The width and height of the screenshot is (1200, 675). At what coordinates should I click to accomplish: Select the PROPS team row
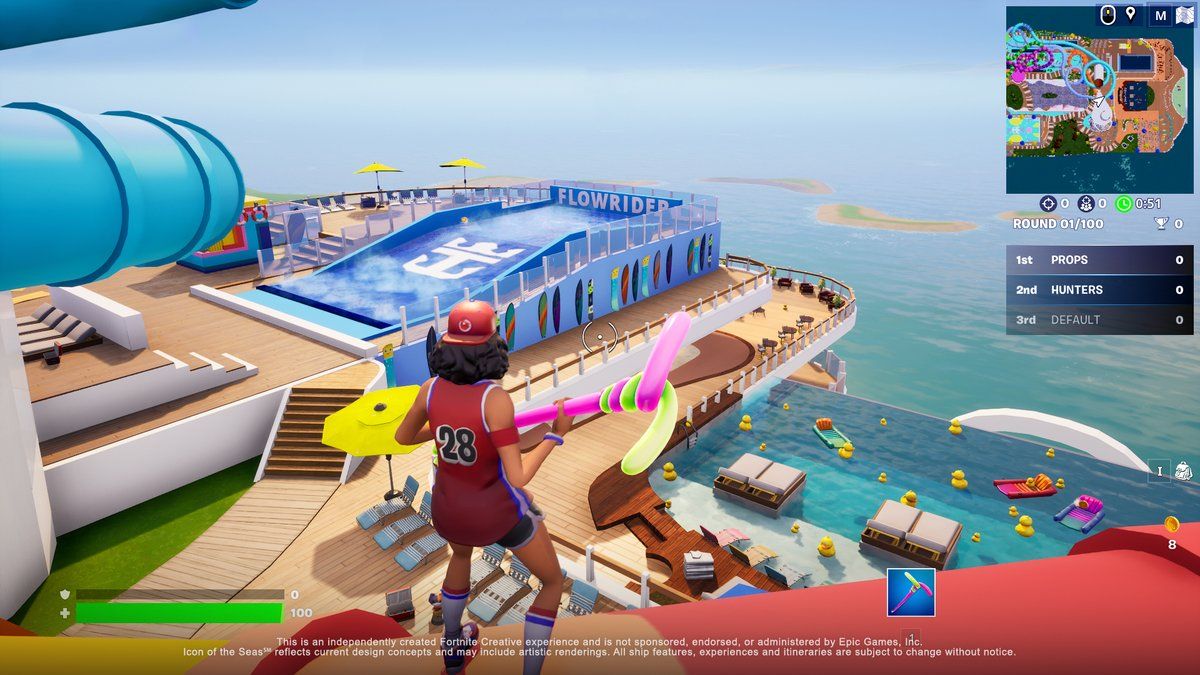click(x=1099, y=260)
